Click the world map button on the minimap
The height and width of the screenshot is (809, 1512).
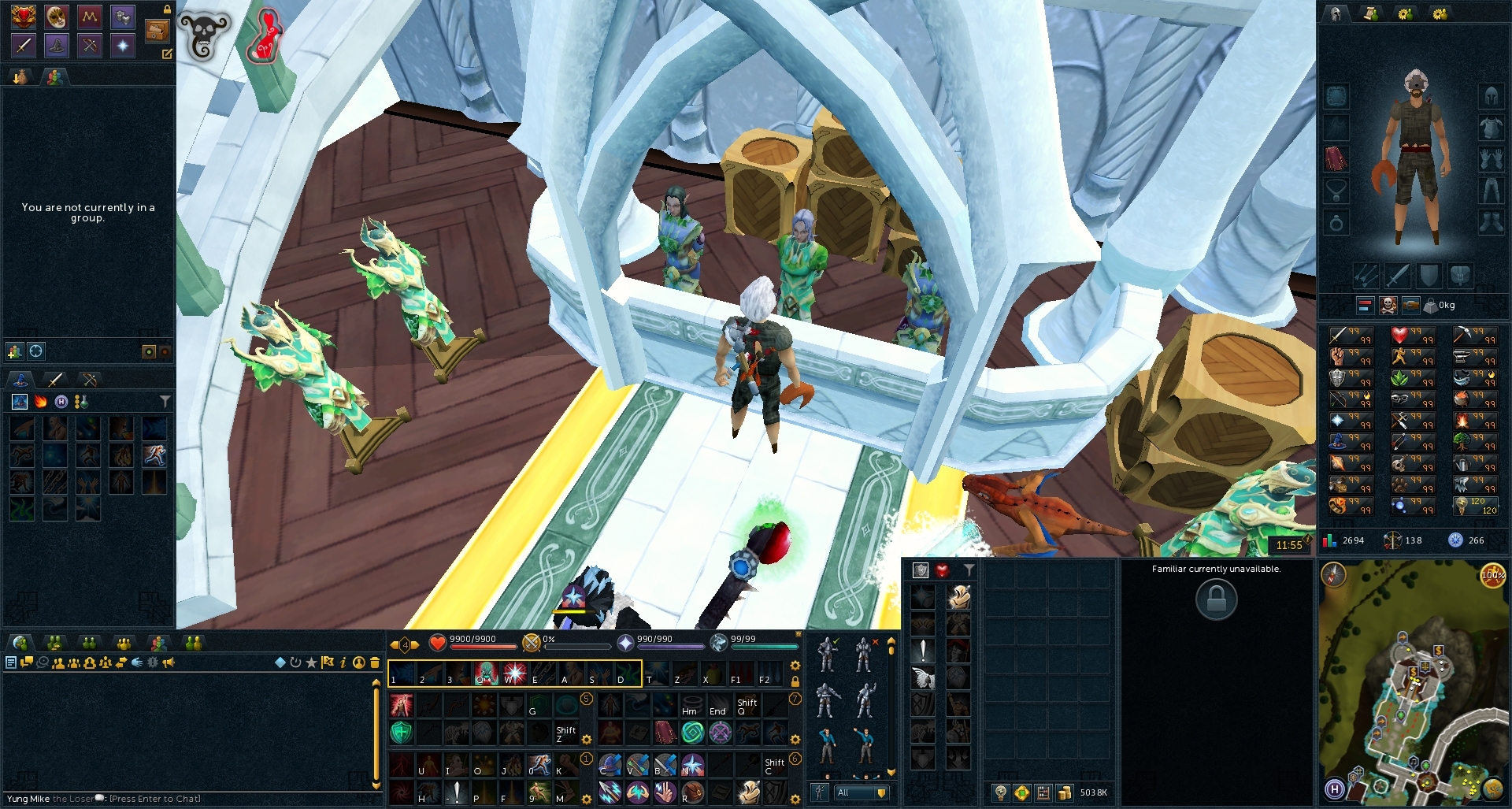click(x=1492, y=790)
